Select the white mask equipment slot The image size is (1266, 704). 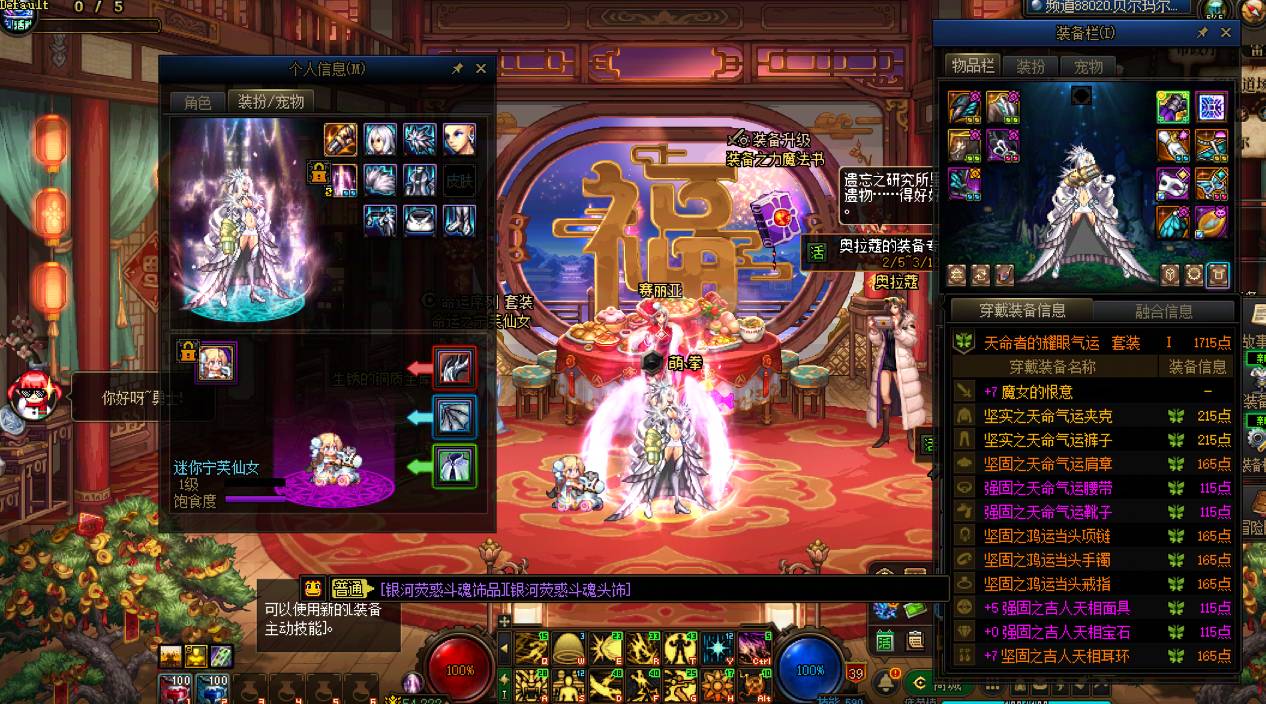(1173, 184)
